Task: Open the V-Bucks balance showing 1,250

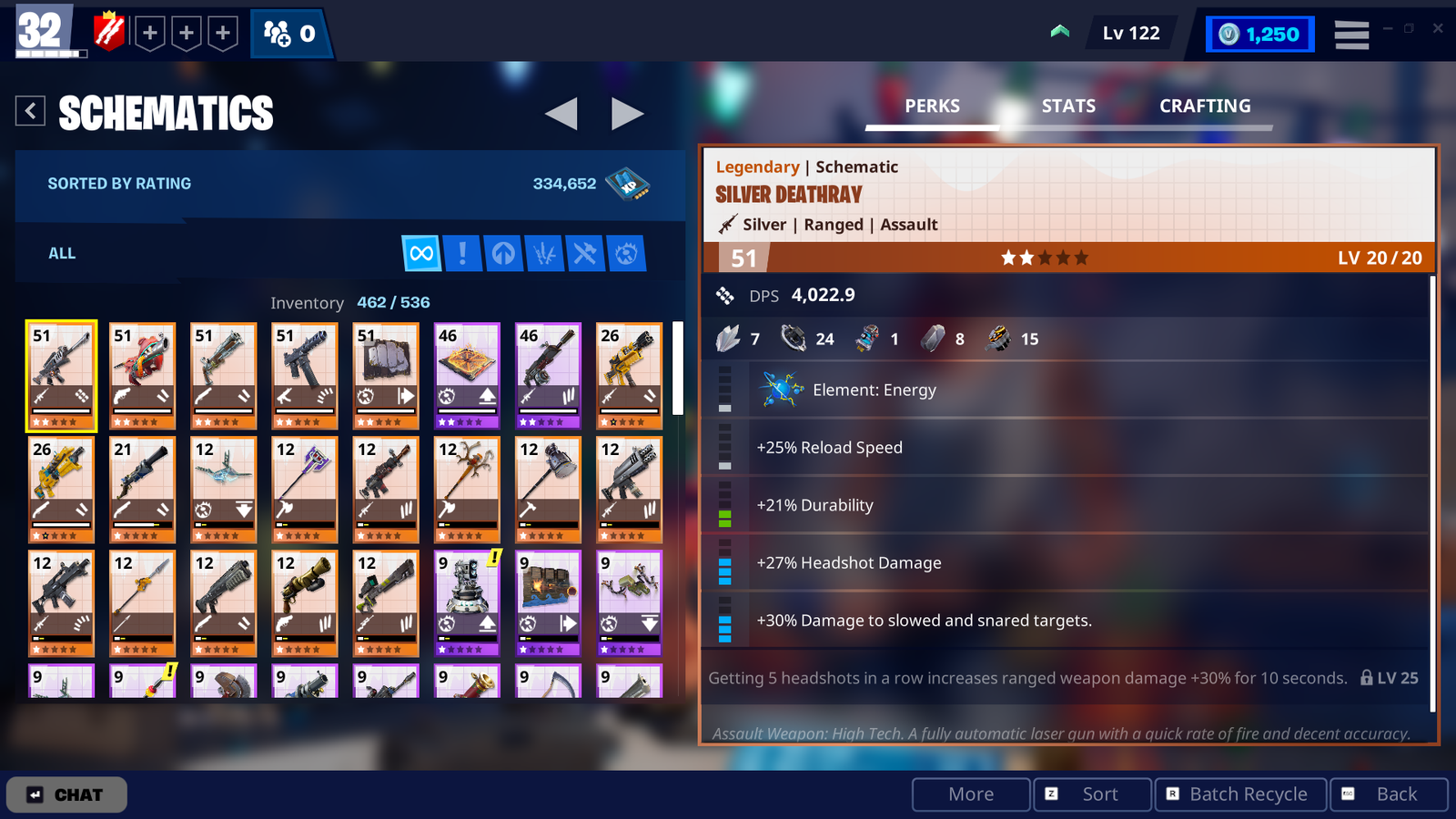Action: pos(1260,35)
